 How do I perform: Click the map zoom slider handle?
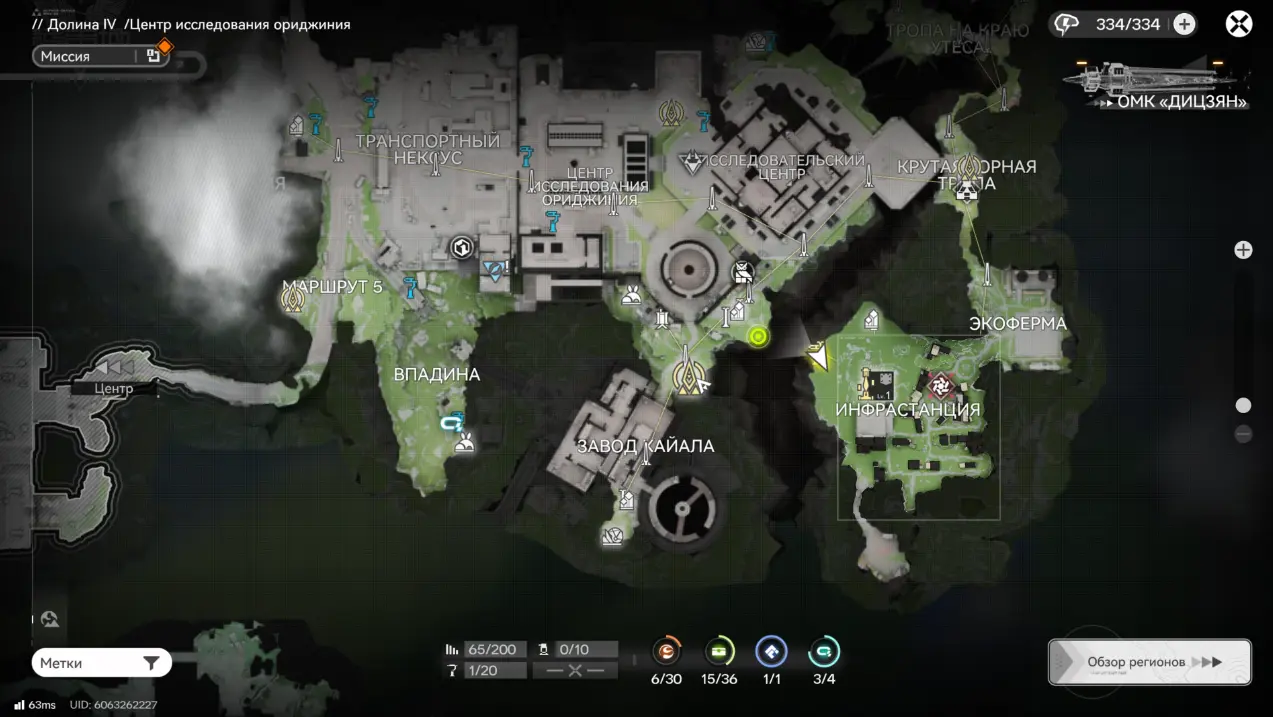(1243, 405)
